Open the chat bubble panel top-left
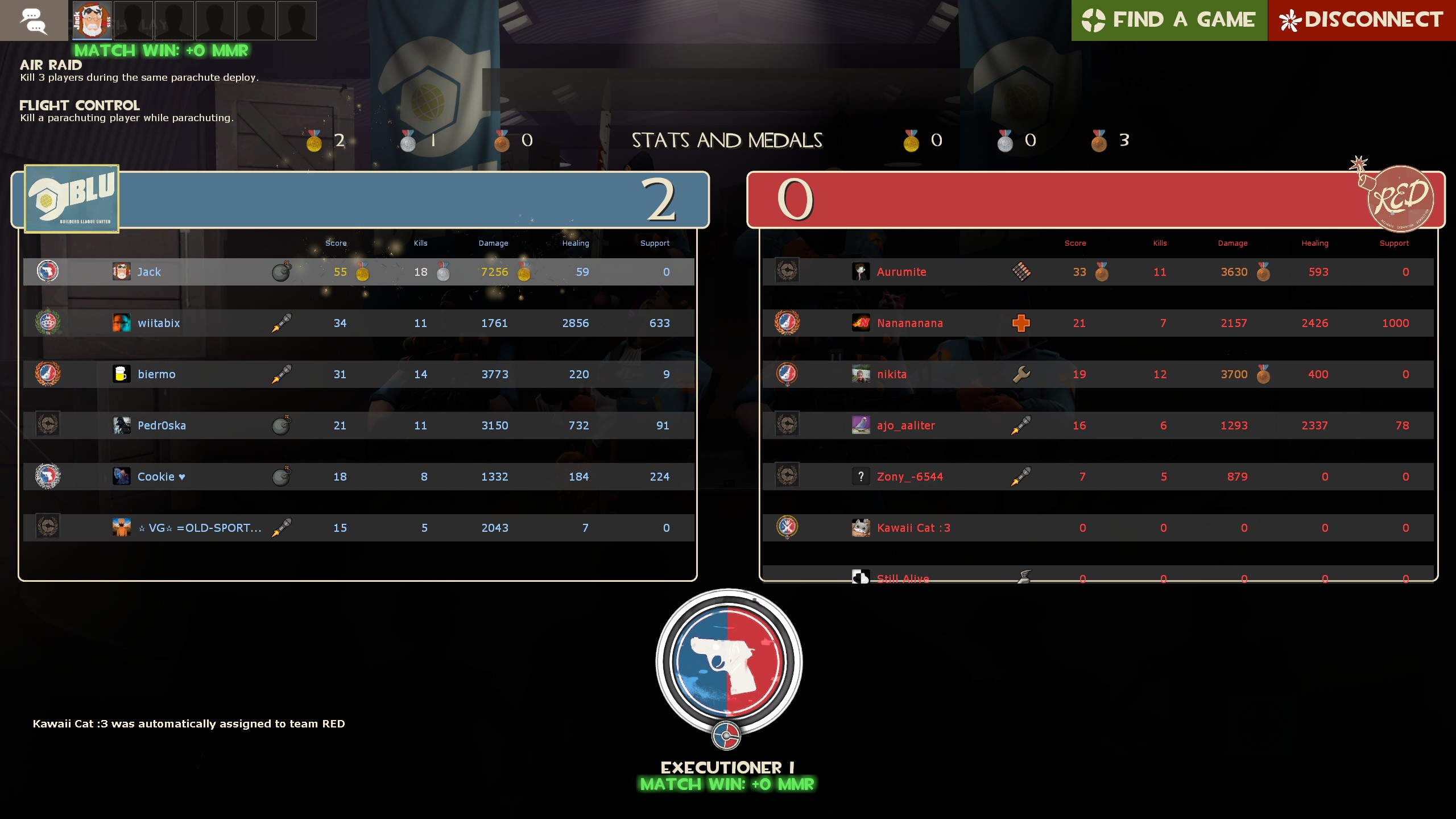Viewport: 1456px width, 819px height. (x=33, y=20)
